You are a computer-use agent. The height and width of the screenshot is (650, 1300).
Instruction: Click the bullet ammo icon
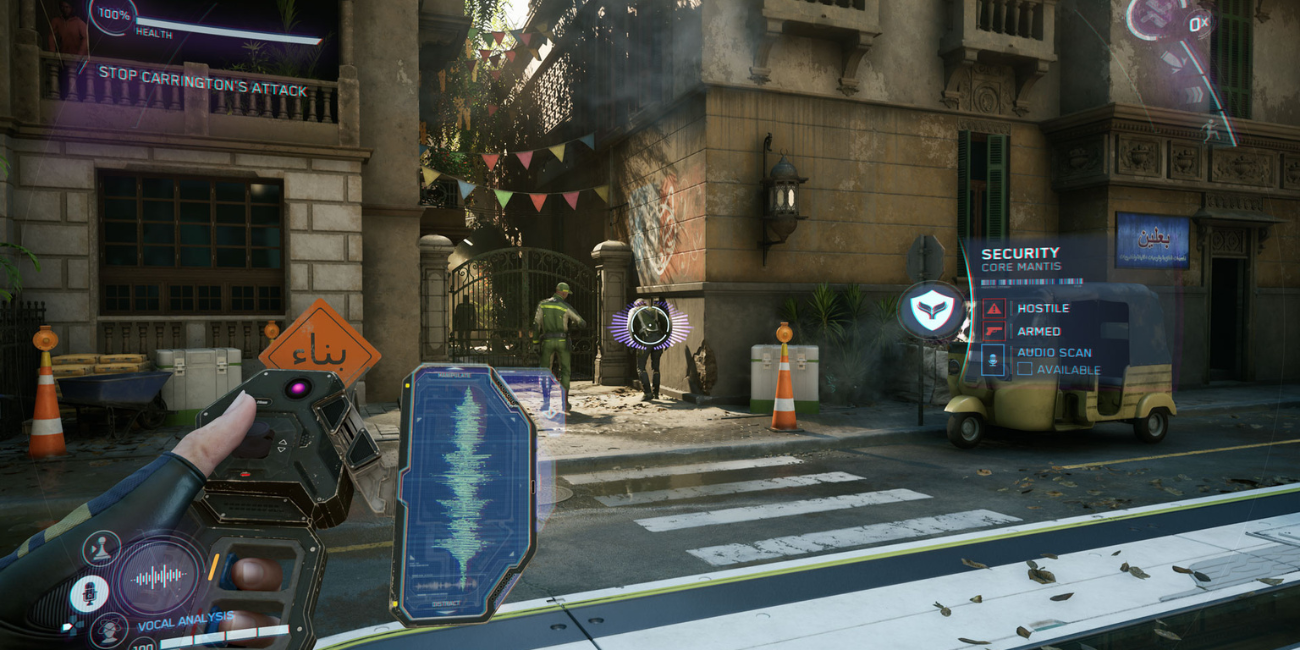pyautogui.click(x=1171, y=57)
